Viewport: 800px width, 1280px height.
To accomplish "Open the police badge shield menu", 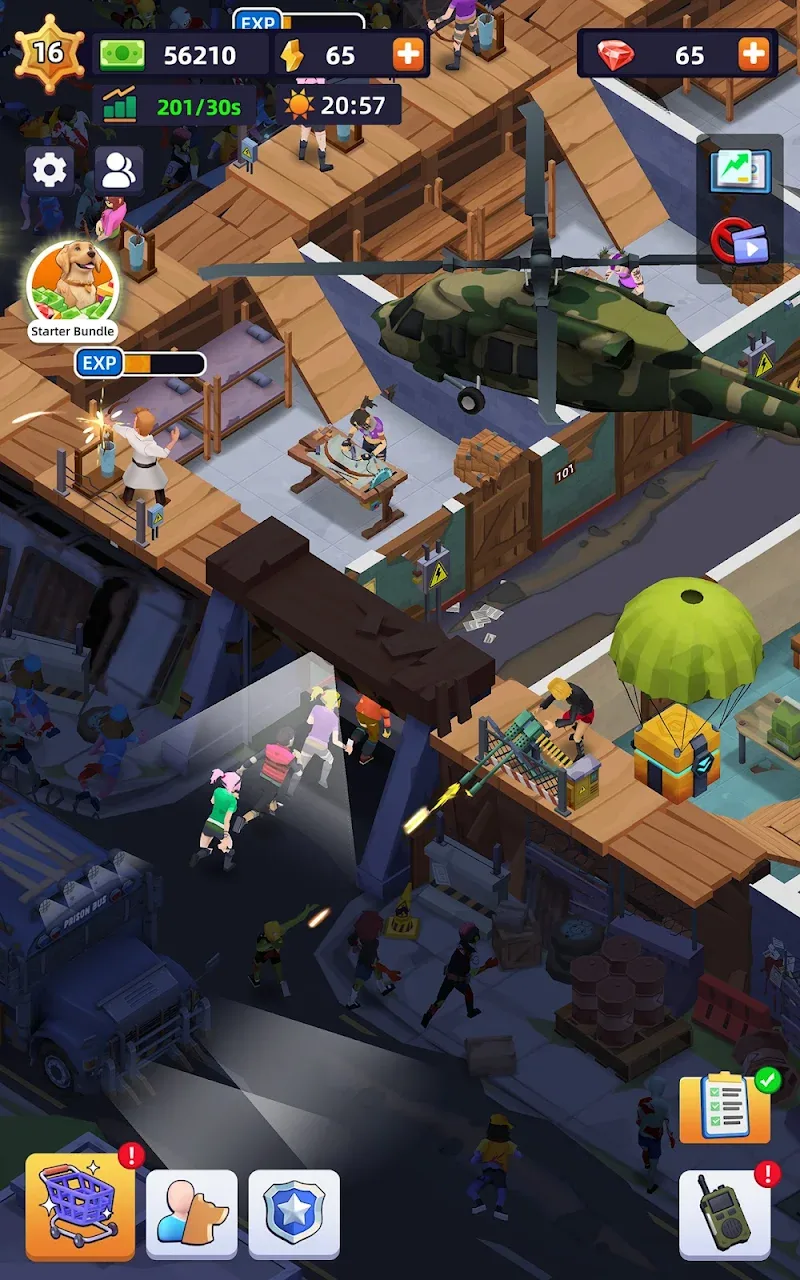I will (x=294, y=1214).
